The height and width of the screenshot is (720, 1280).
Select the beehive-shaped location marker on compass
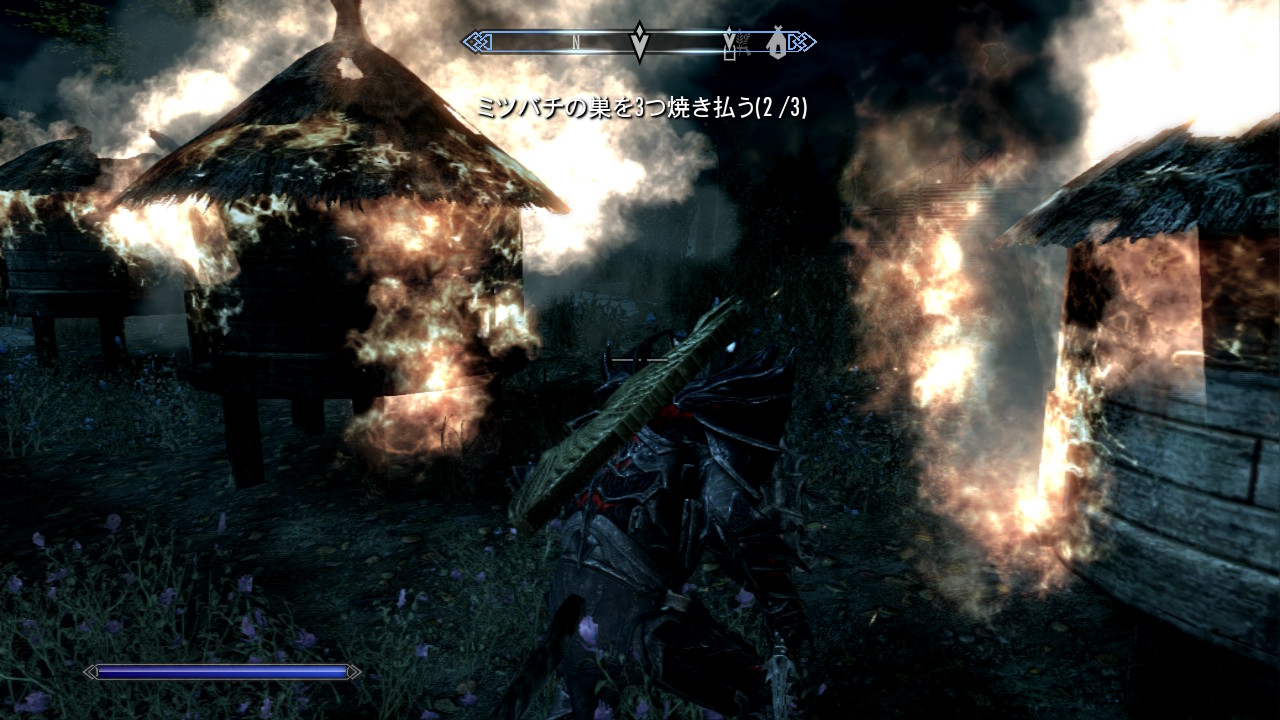(775, 43)
